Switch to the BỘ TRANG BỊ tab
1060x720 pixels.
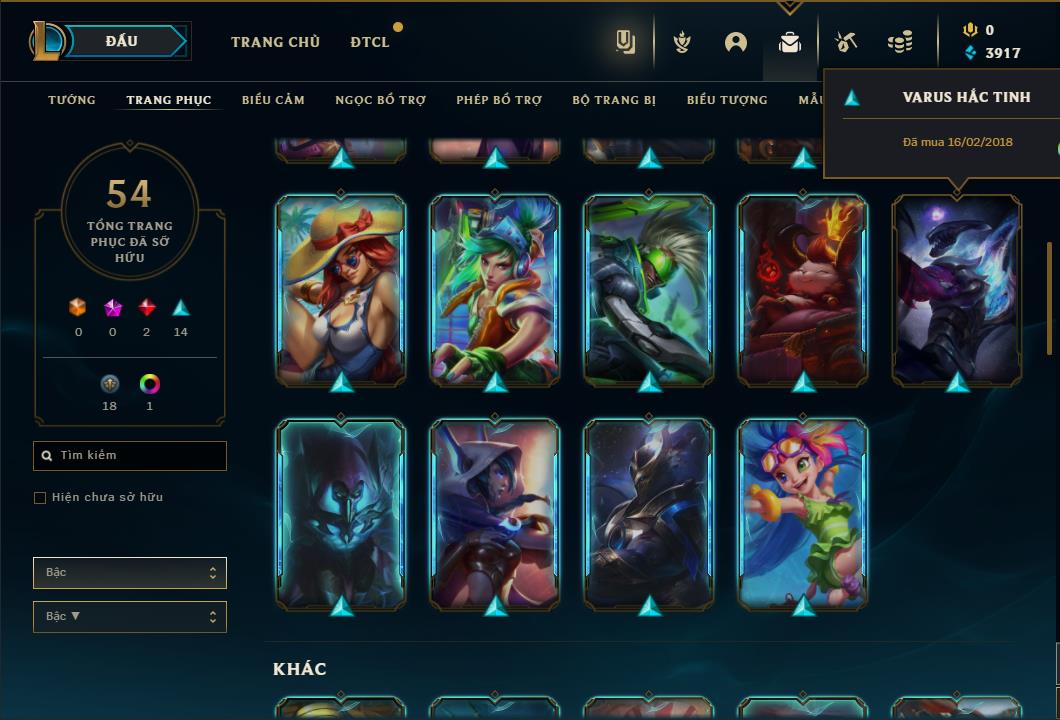coord(614,100)
